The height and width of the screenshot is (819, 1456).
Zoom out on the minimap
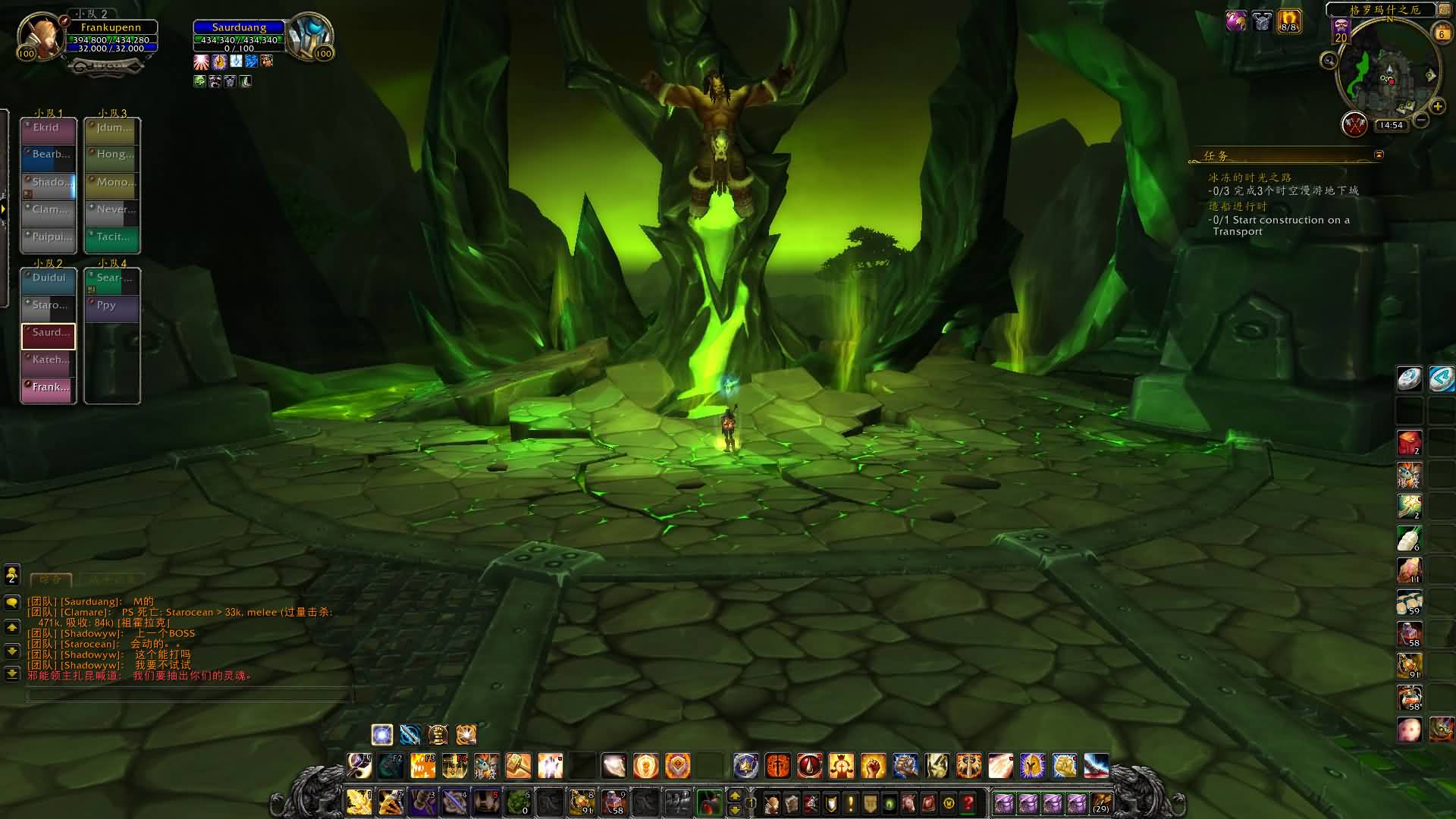(1422, 120)
